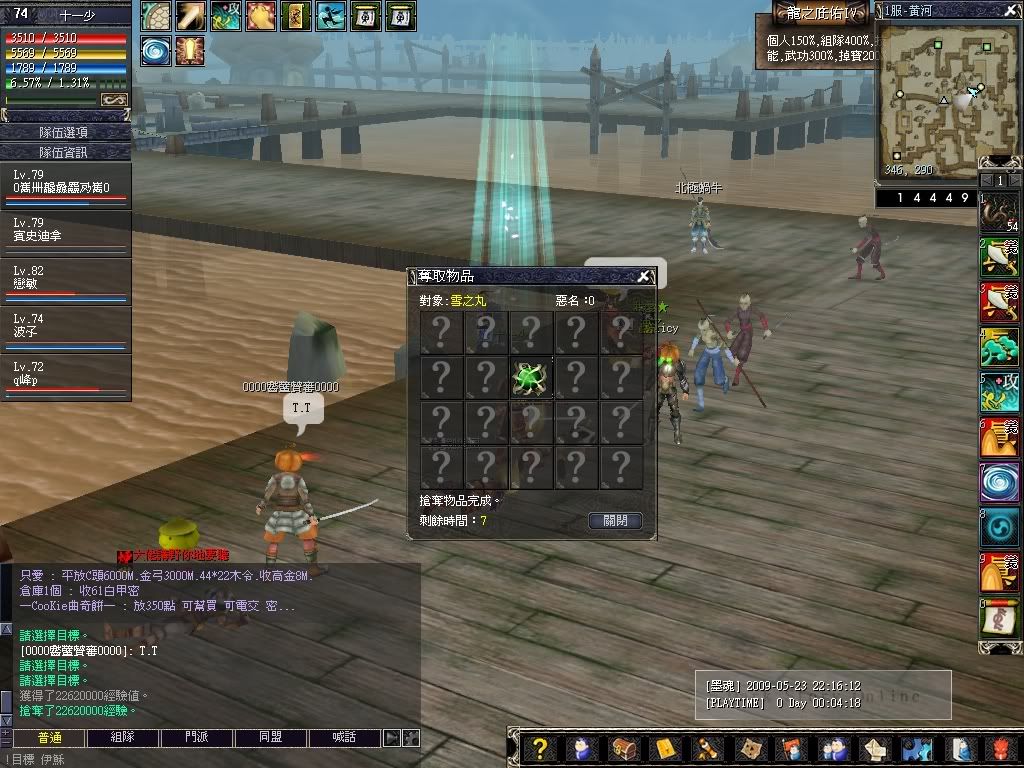Select party member 波子
This screenshot has width=1024, height=768.
point(66,330)
